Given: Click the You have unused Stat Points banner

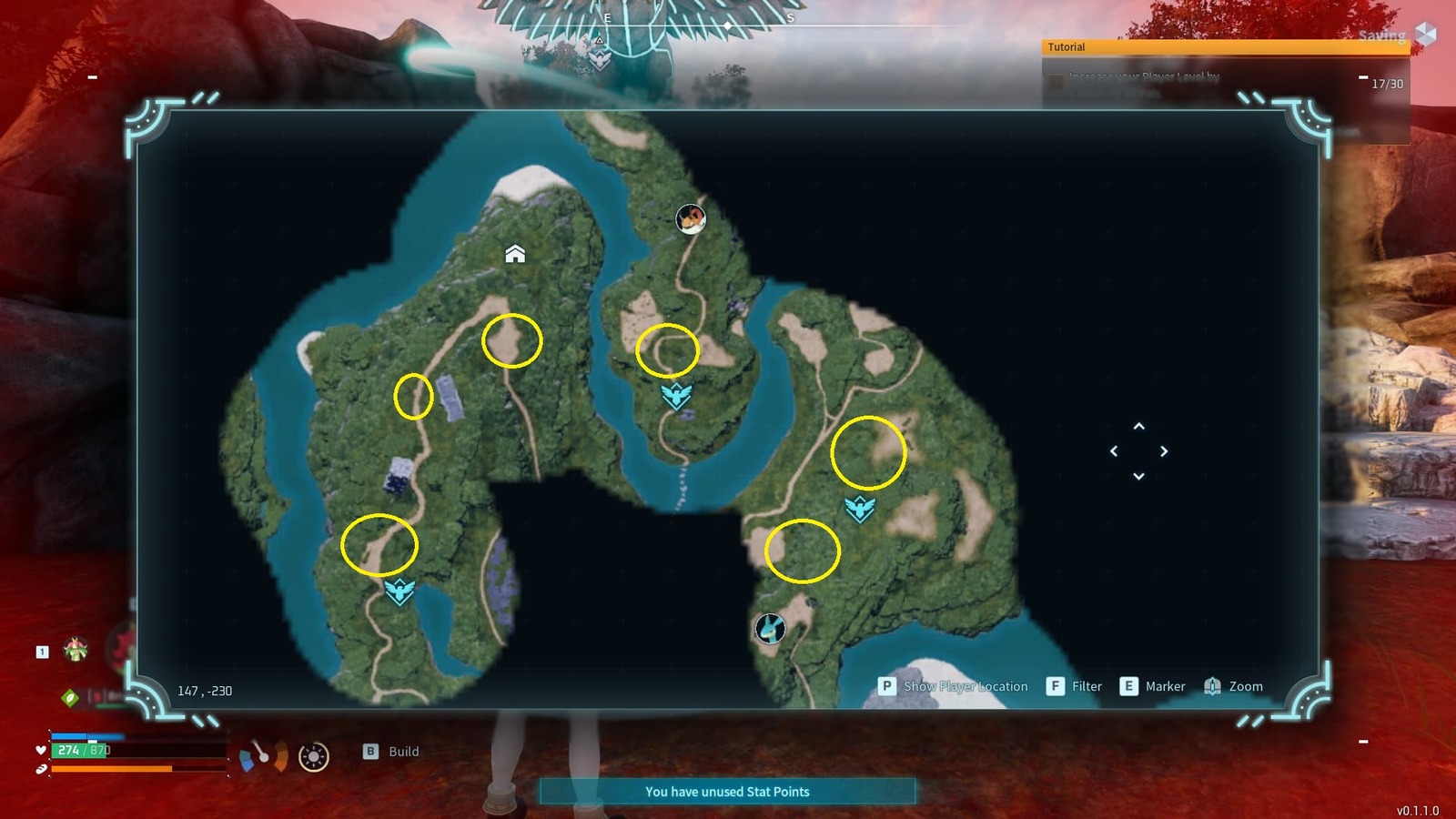Looking at the screenshot, I should (726, 792).
